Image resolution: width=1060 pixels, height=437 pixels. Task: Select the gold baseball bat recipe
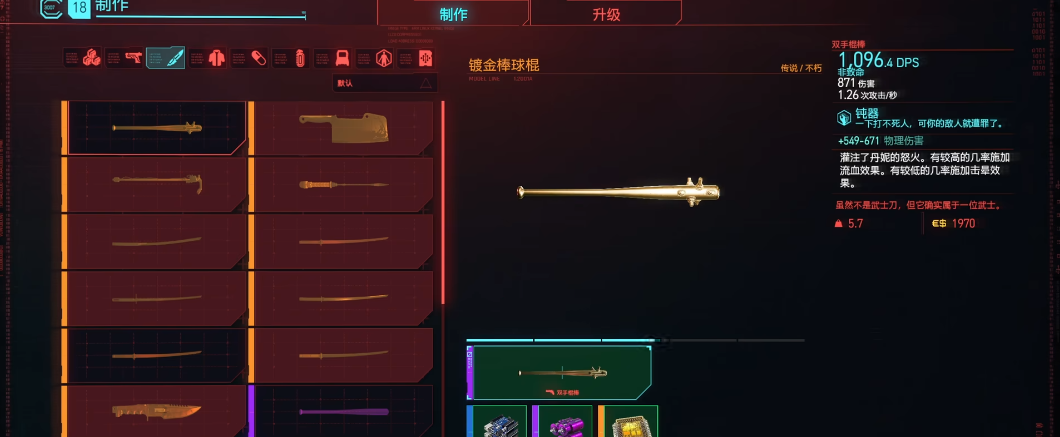coord(155,128)
